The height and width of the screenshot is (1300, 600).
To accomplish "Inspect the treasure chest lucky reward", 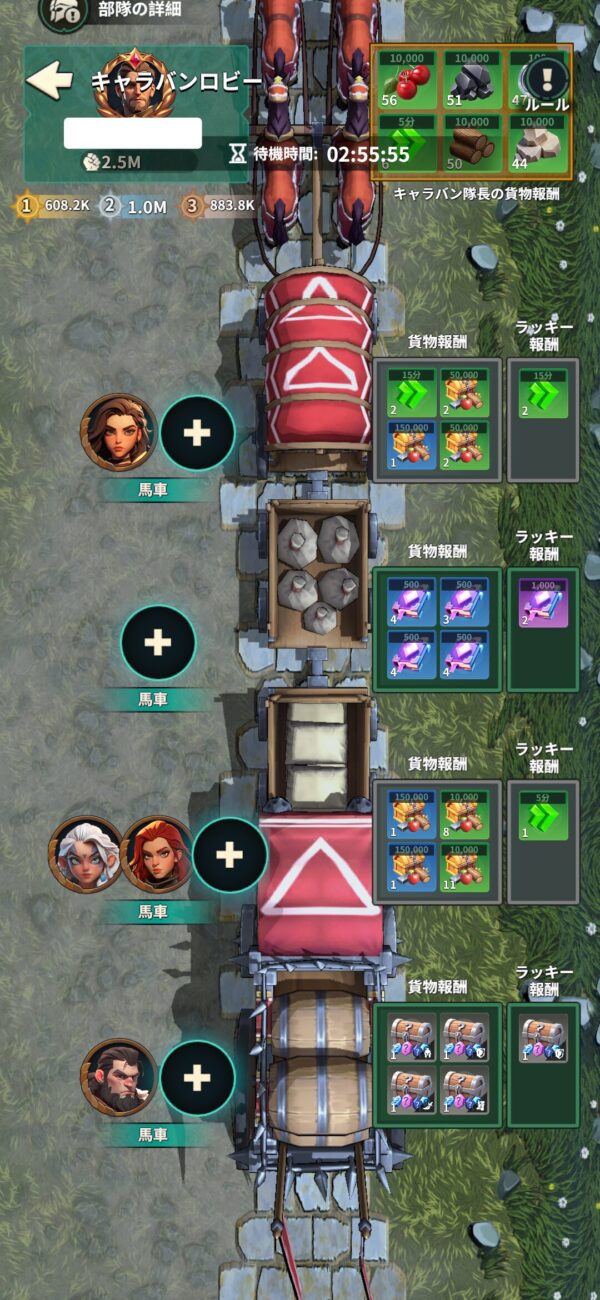I will (543, 1038).
